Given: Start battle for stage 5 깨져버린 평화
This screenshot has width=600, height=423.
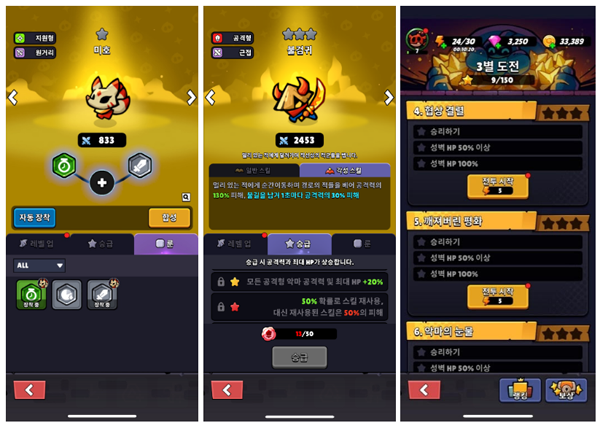Looking at the screenshot, I should (x=497, y=296).
